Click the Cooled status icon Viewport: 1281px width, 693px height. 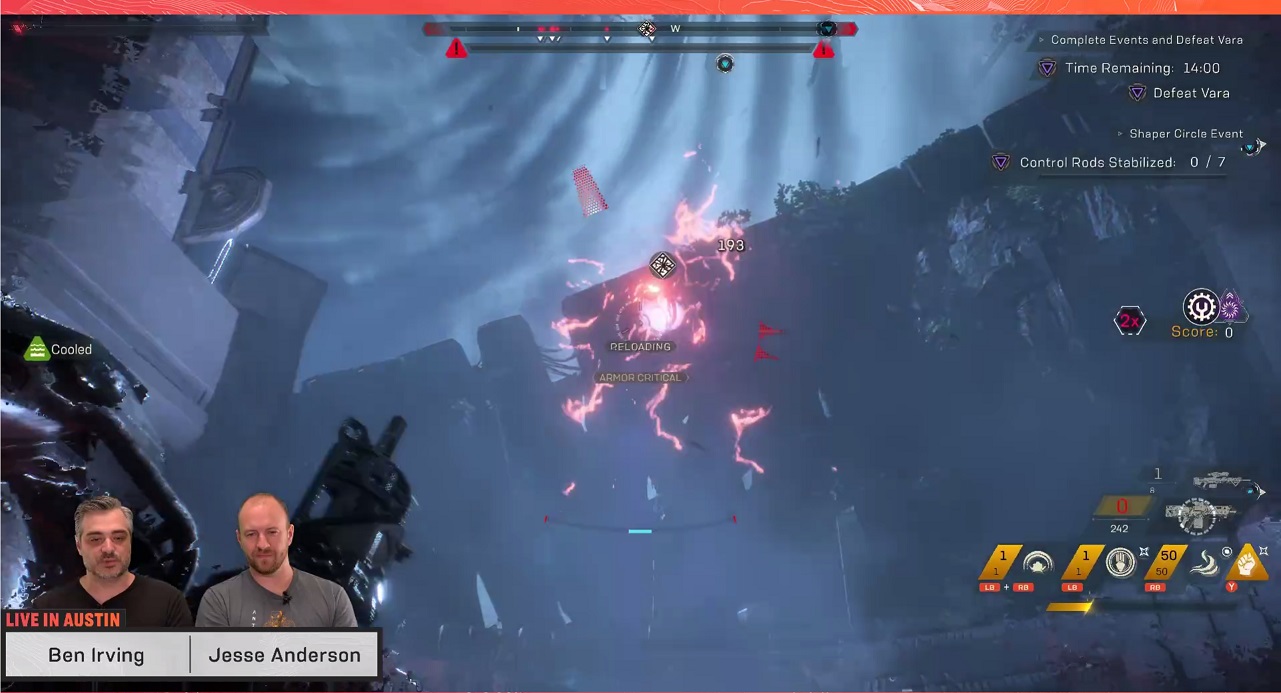click(x=37, y=349)
